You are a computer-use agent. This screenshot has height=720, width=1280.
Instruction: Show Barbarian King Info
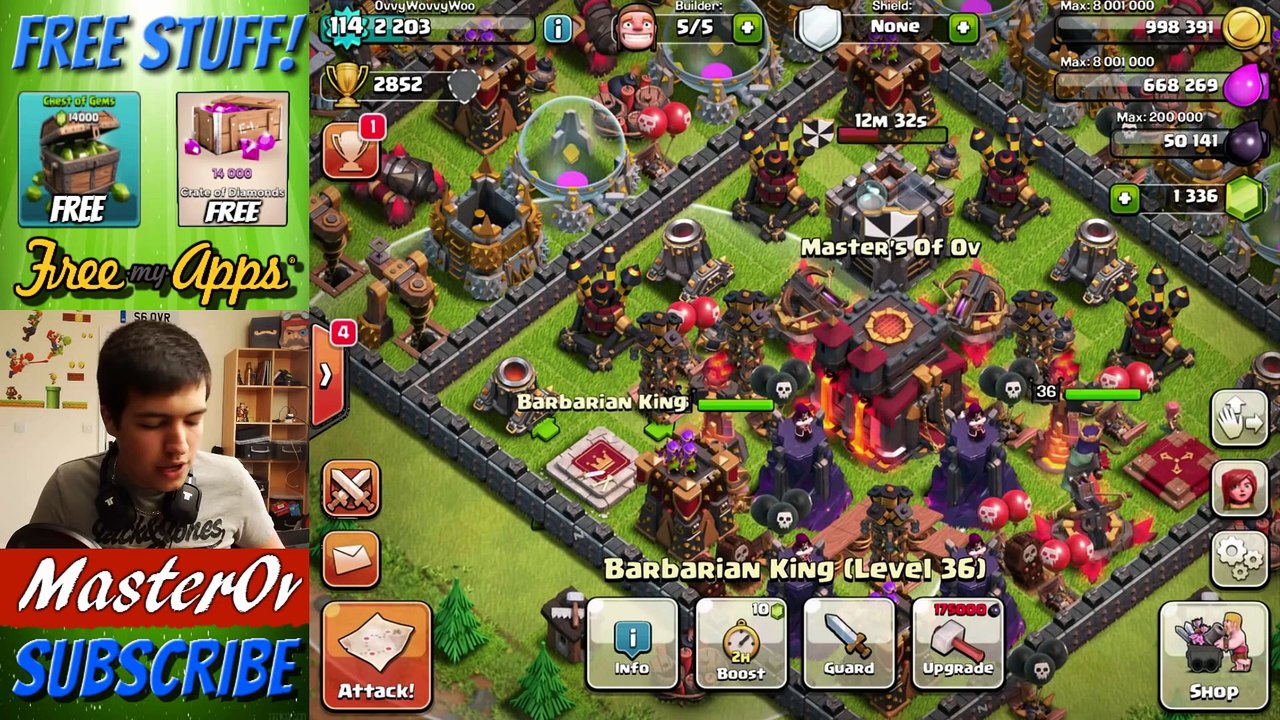tap(632, 646)
